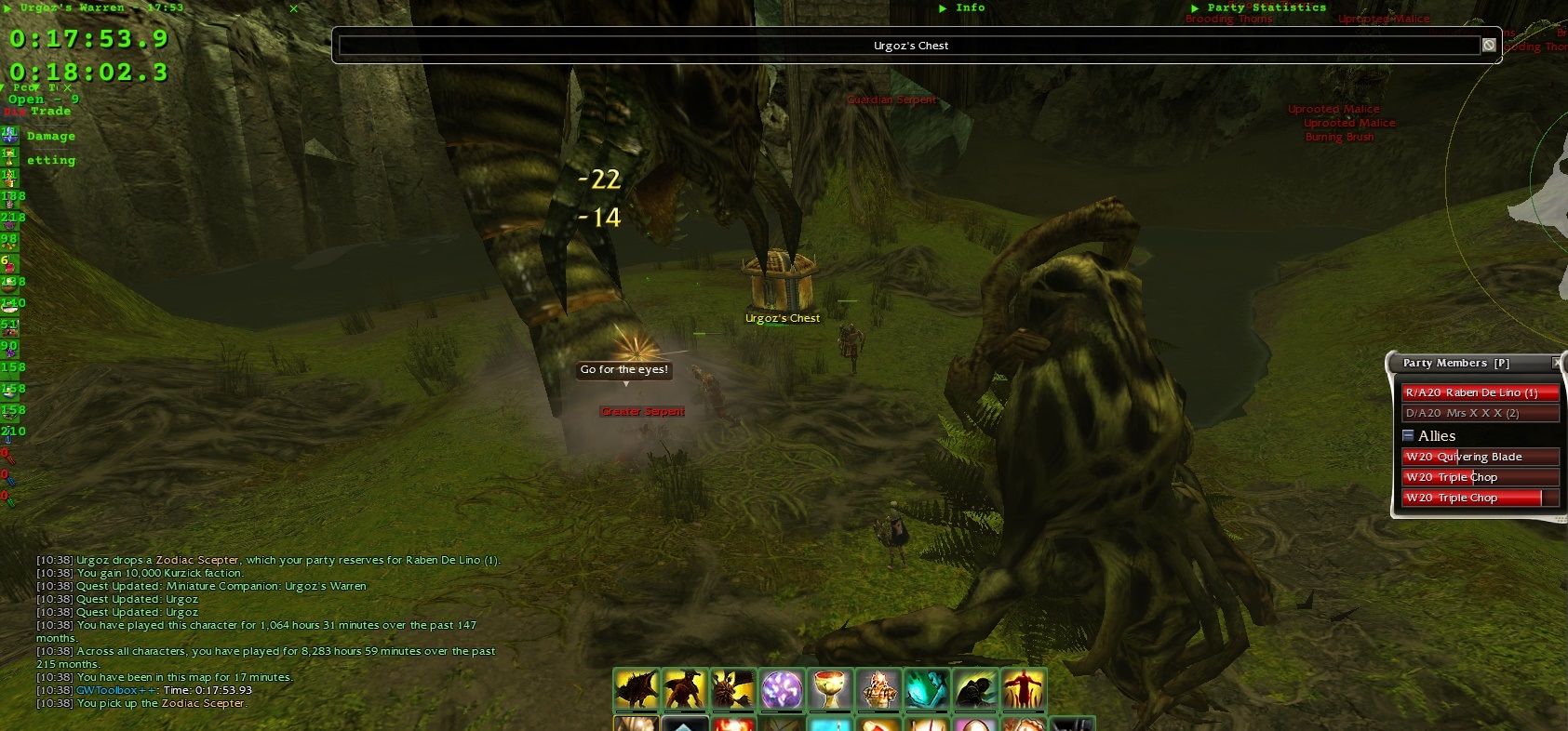Screen dimensions: 1568x731
Task: Cast the spiked beast skill
Action: click(x=637, y=690)
